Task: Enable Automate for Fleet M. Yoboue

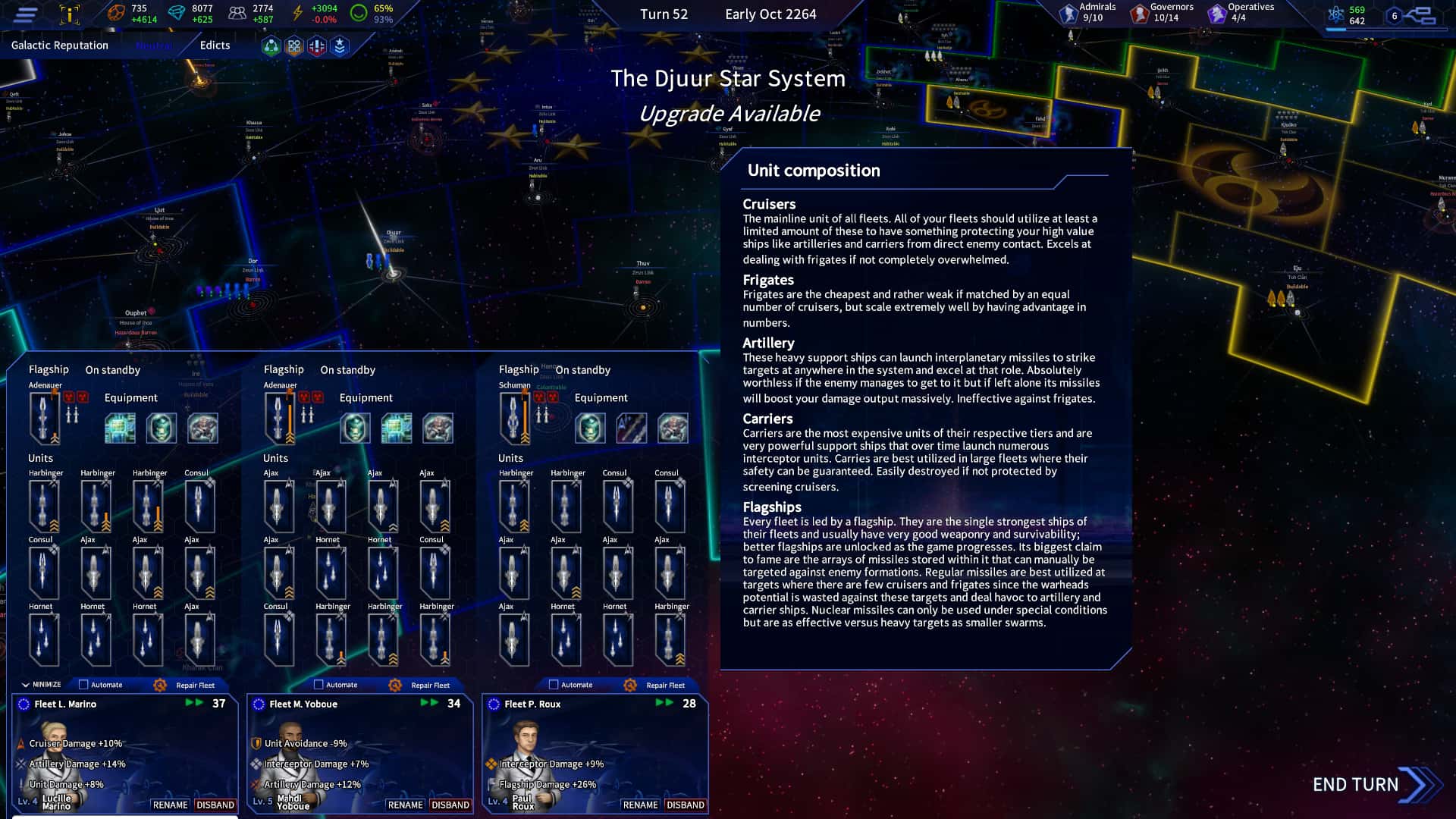Action: click(318, 684)
